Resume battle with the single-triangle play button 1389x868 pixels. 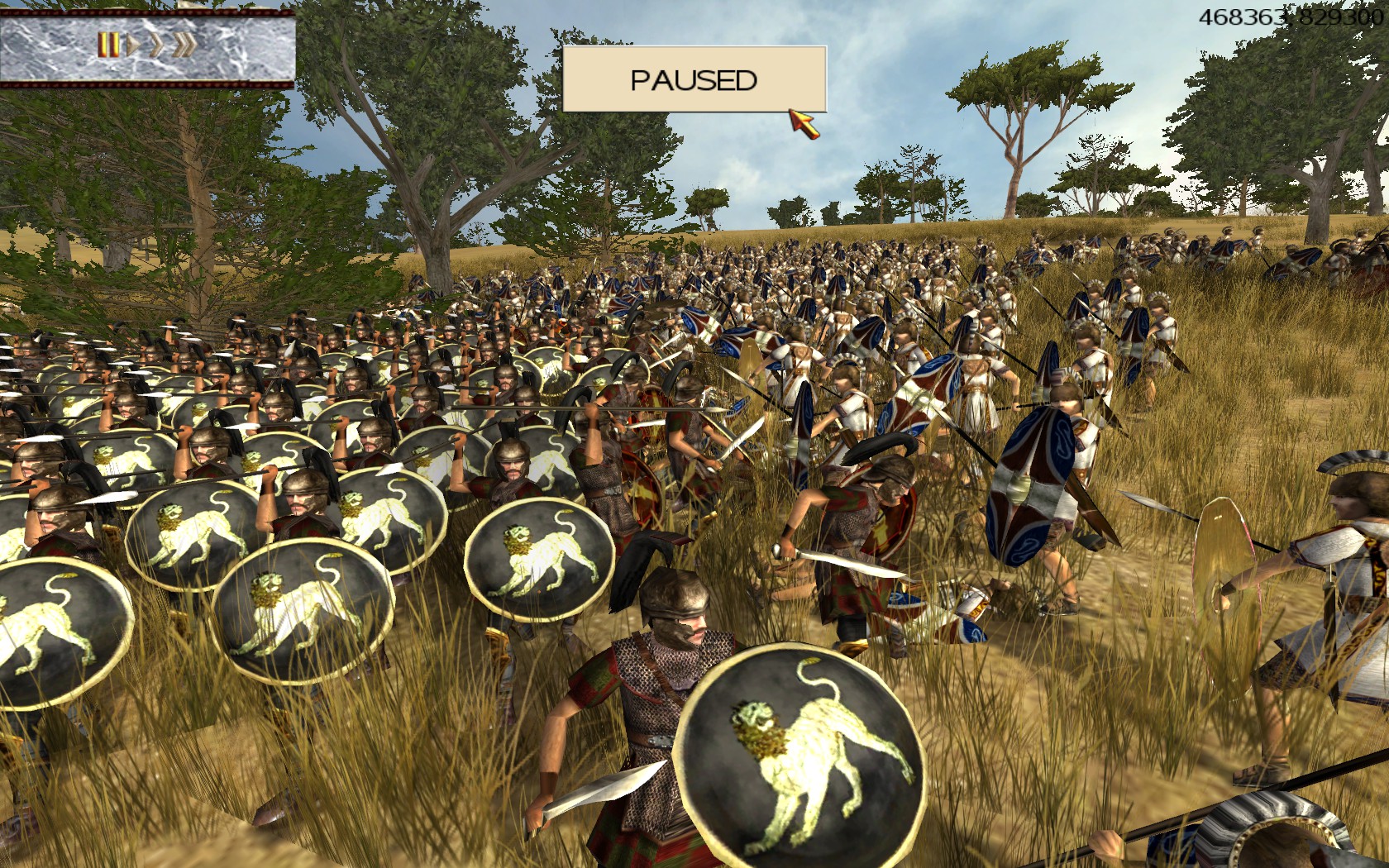coord(132,45)
